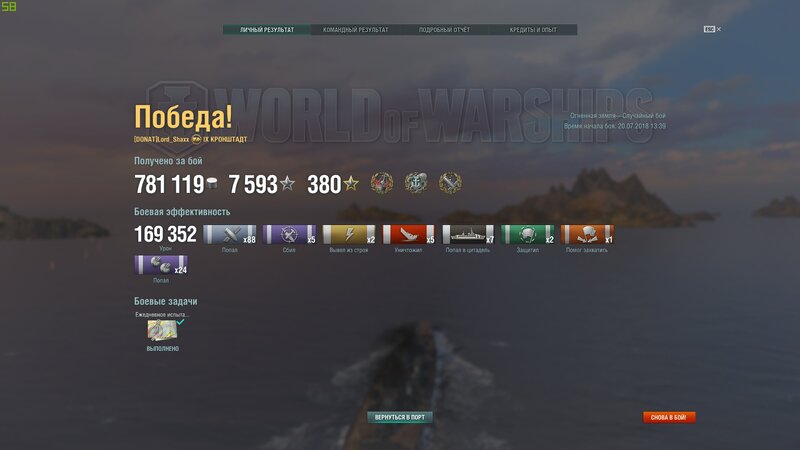800x450 pixels.
Task: Show the Кредиты и опыт tab
Action: point(533,30)
